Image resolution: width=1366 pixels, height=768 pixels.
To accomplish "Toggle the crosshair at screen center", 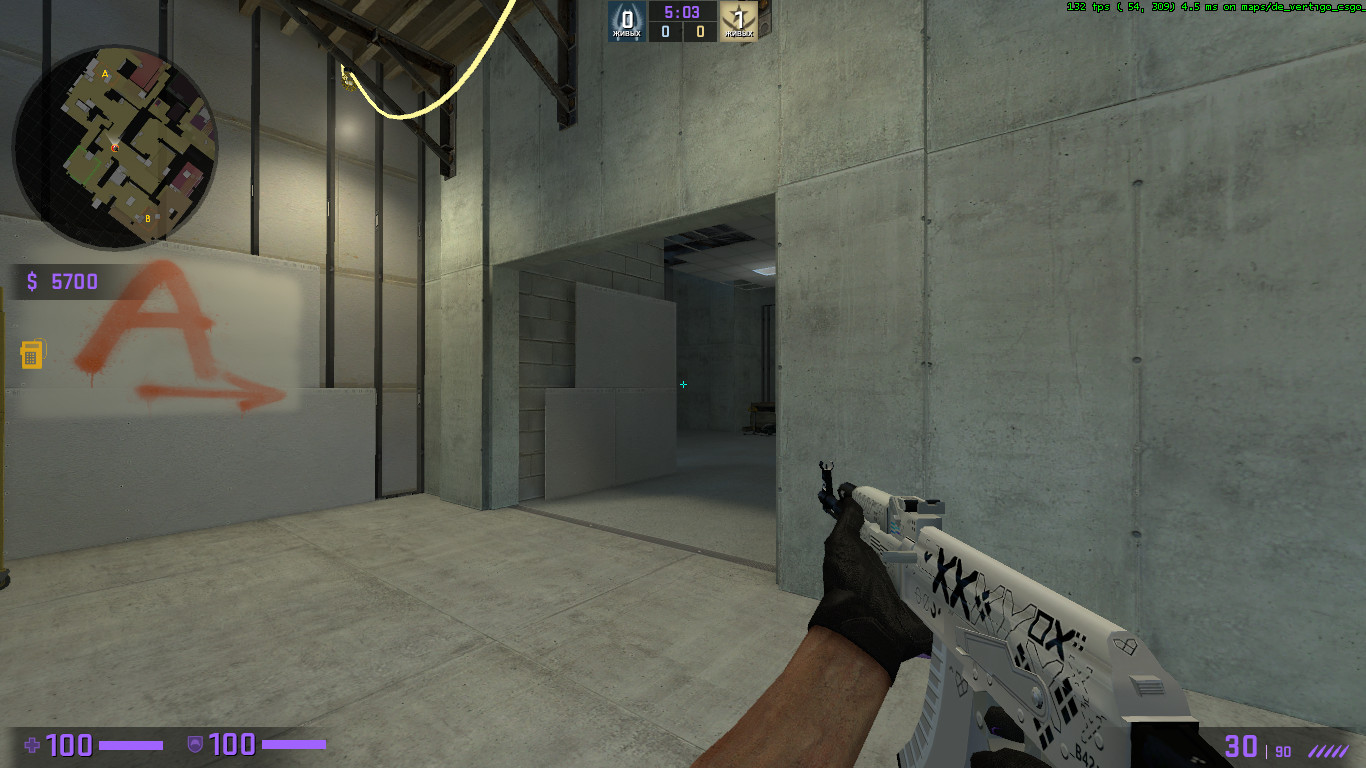I will [683, 383].
